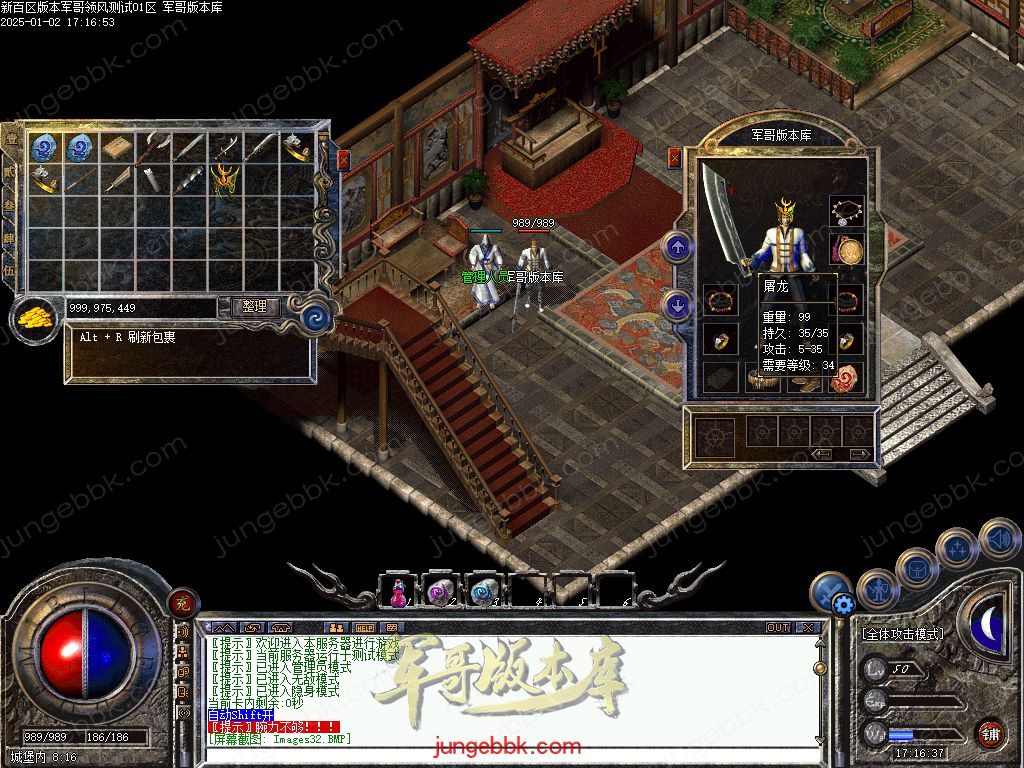Select the equipped gold medal slot

pos(849,249)
